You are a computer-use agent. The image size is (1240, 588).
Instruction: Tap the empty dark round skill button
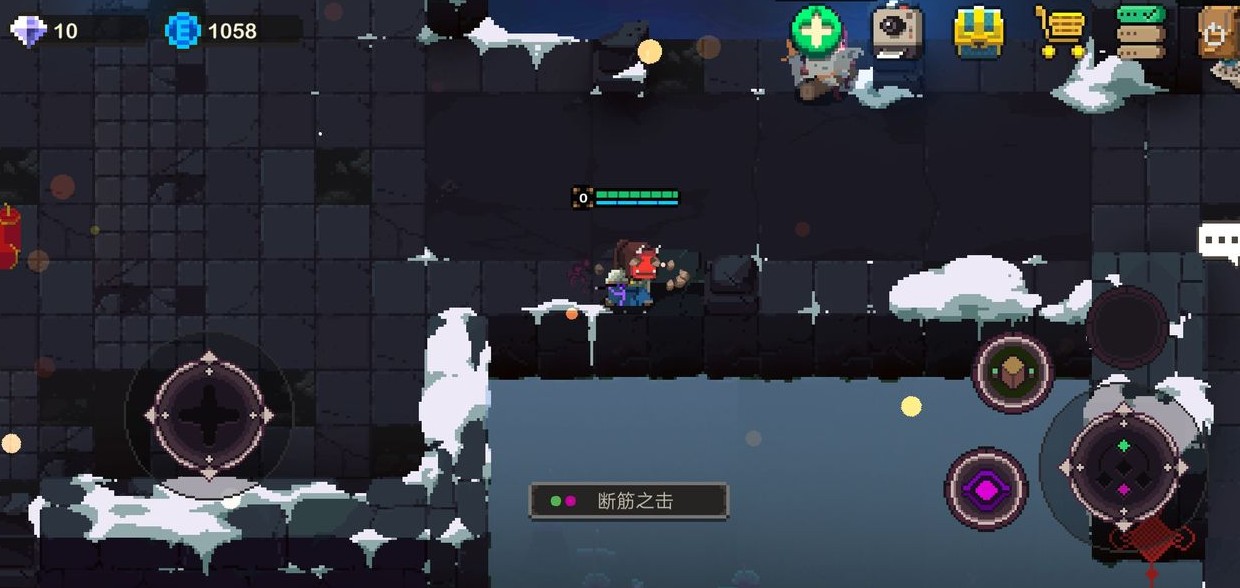click(1127, 325)
